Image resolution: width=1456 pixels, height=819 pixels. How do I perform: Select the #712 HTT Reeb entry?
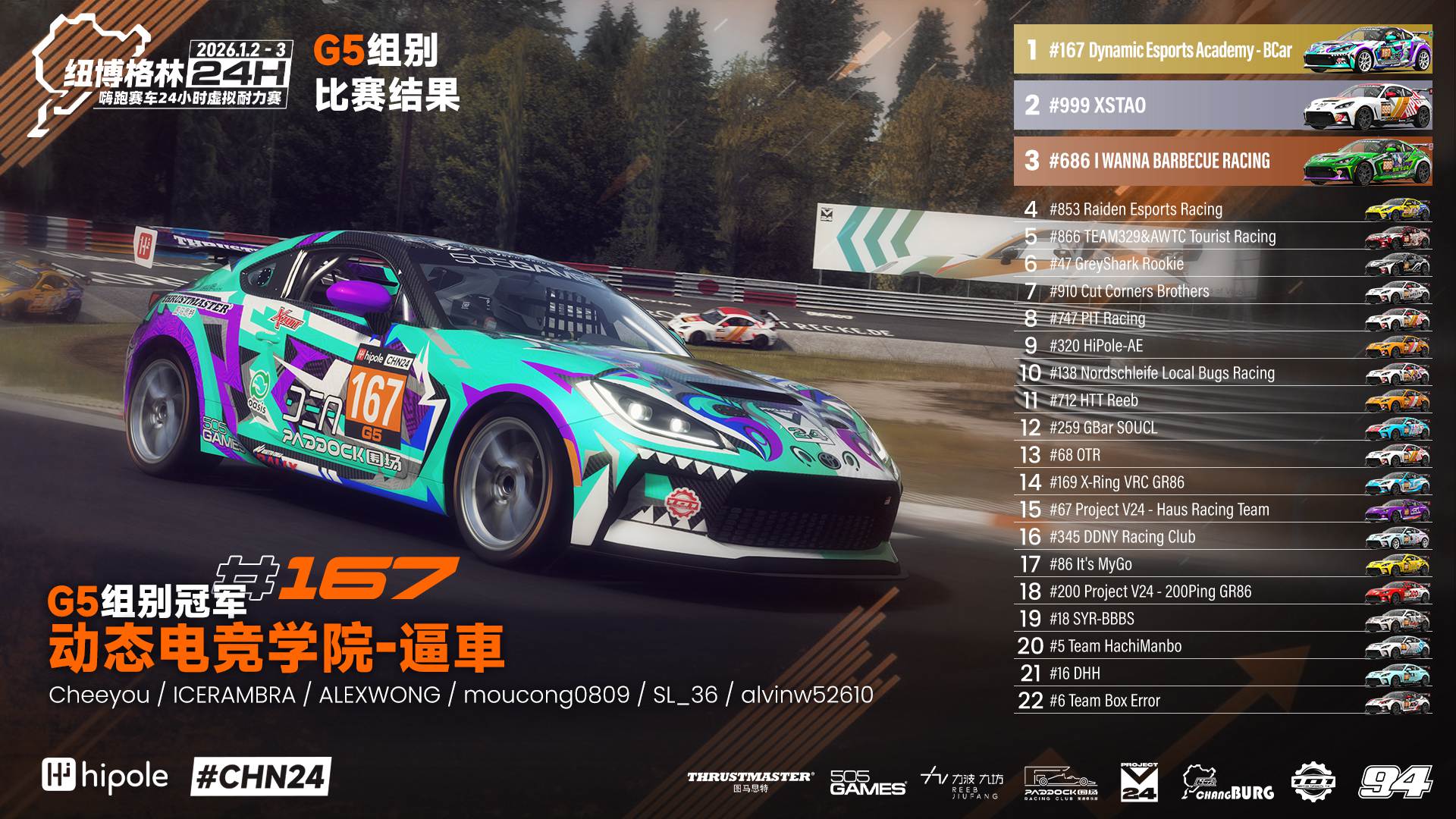point(1222,400)
